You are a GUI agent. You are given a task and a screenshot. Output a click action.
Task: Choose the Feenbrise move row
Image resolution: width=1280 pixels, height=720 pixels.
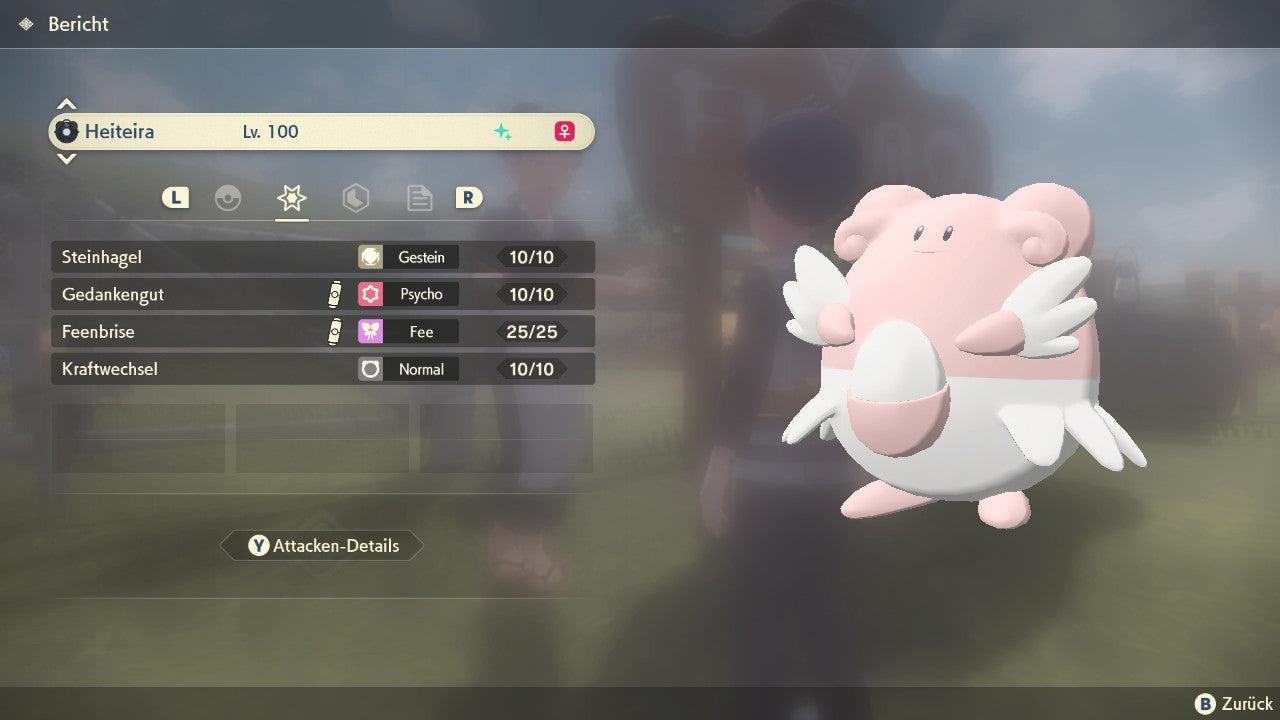coord(322,331)
